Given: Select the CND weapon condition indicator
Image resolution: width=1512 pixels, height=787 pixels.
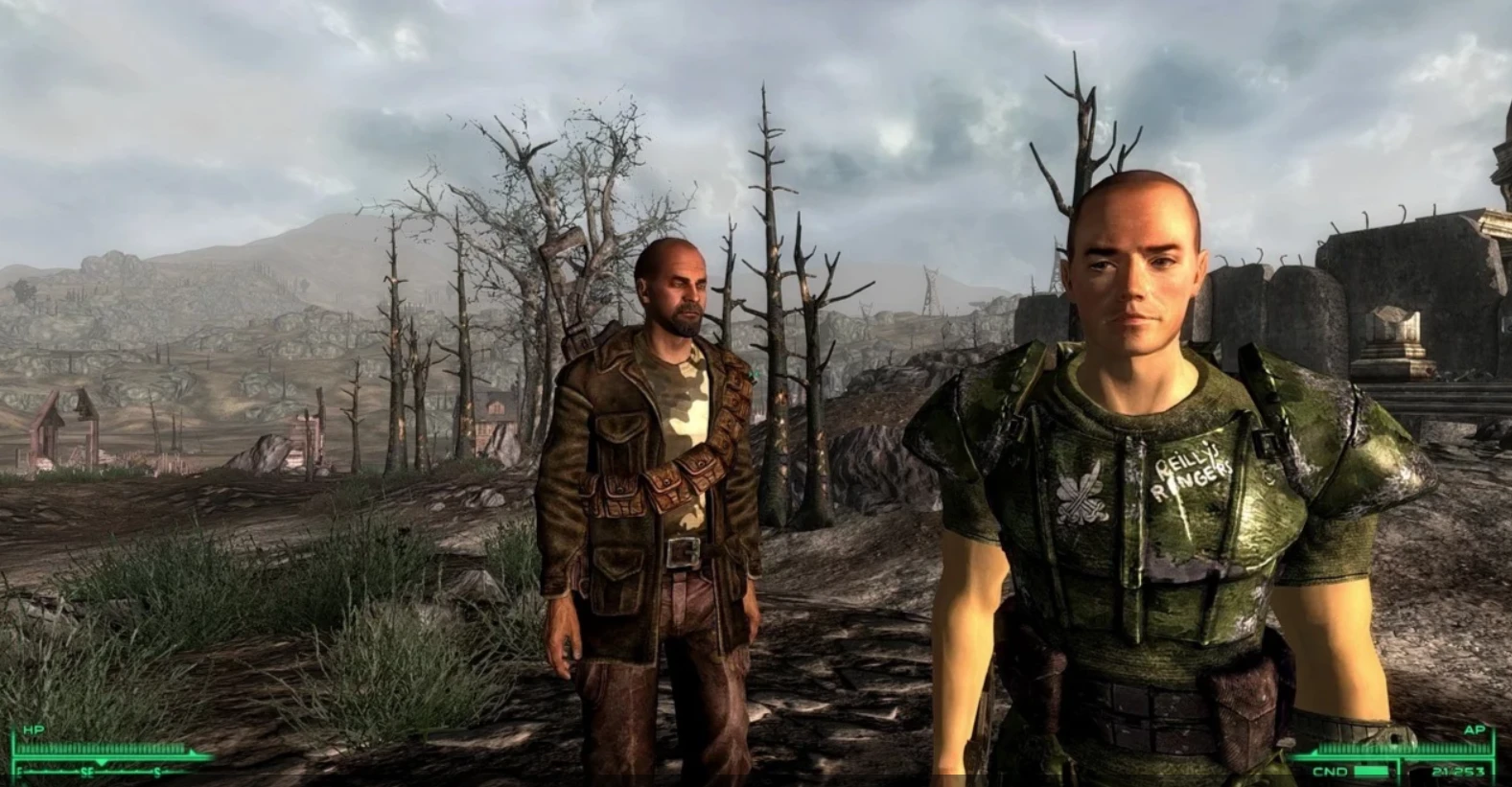Looking at the screenshot, I should pos(1331,771).
